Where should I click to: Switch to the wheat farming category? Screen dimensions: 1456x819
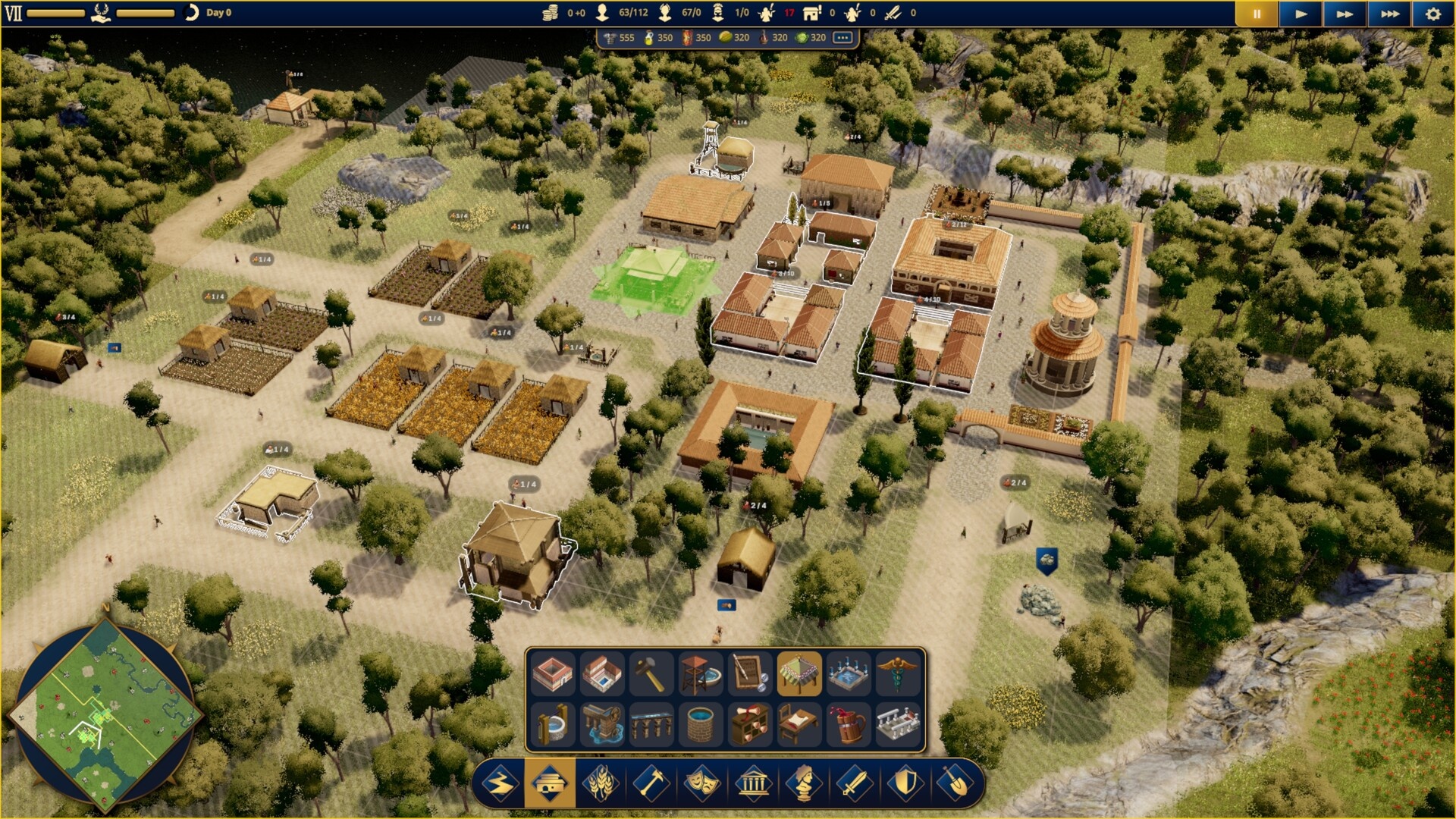pos(600,783)
